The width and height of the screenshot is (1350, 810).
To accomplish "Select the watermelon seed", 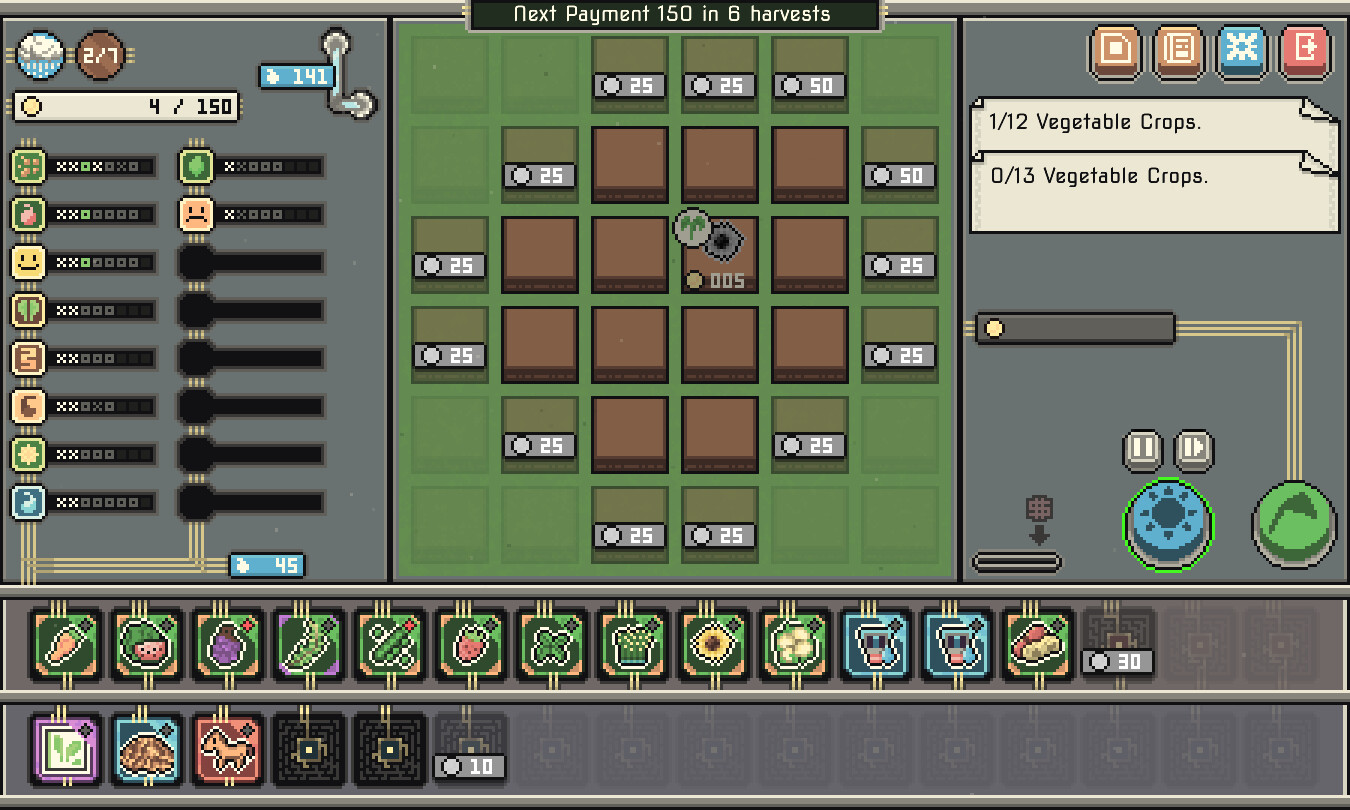I will click(x=146, y=646).
